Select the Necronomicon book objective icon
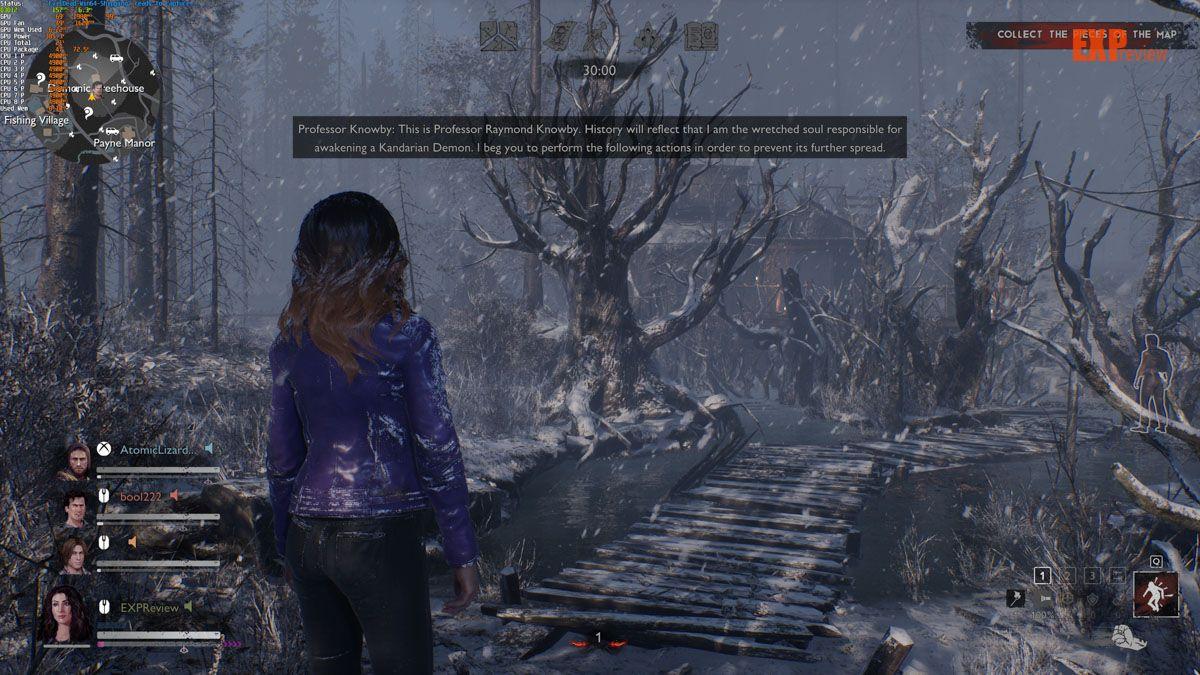The height and width of the screenshot is (675, 1200). 700,36
